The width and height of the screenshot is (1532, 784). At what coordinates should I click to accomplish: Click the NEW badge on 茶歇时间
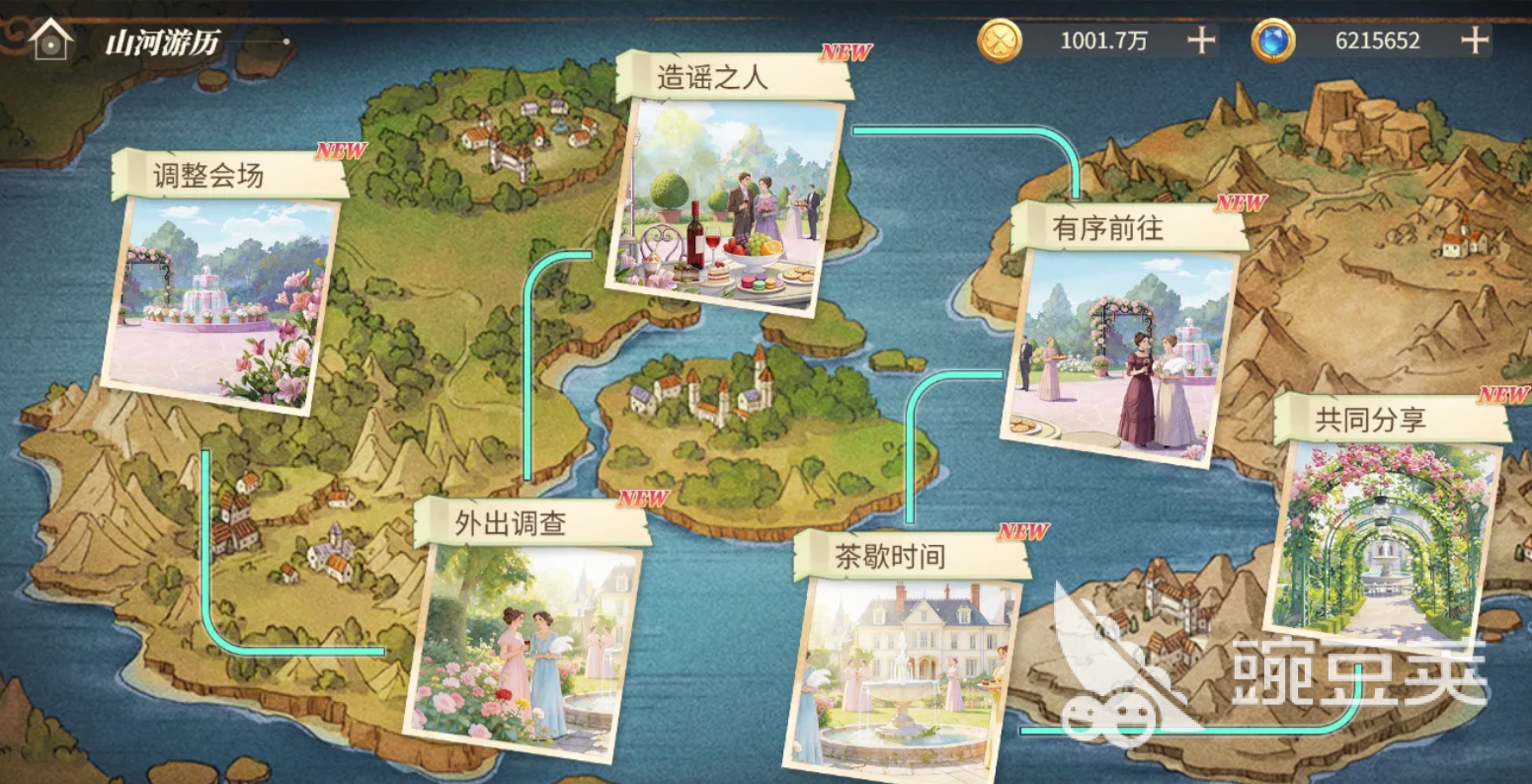click(1022, 530)
